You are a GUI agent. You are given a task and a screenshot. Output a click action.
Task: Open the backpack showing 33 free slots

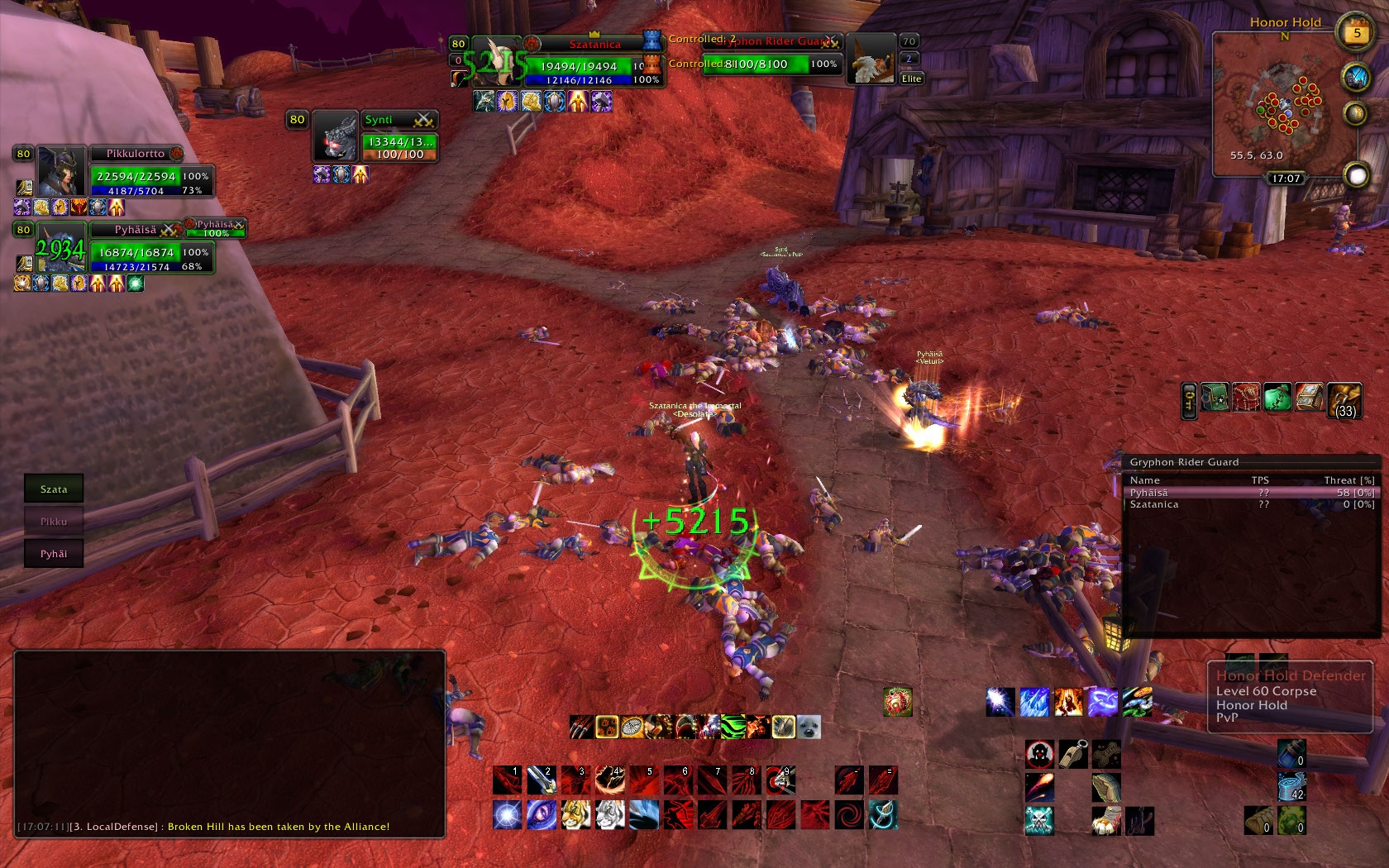(1344, 400)
